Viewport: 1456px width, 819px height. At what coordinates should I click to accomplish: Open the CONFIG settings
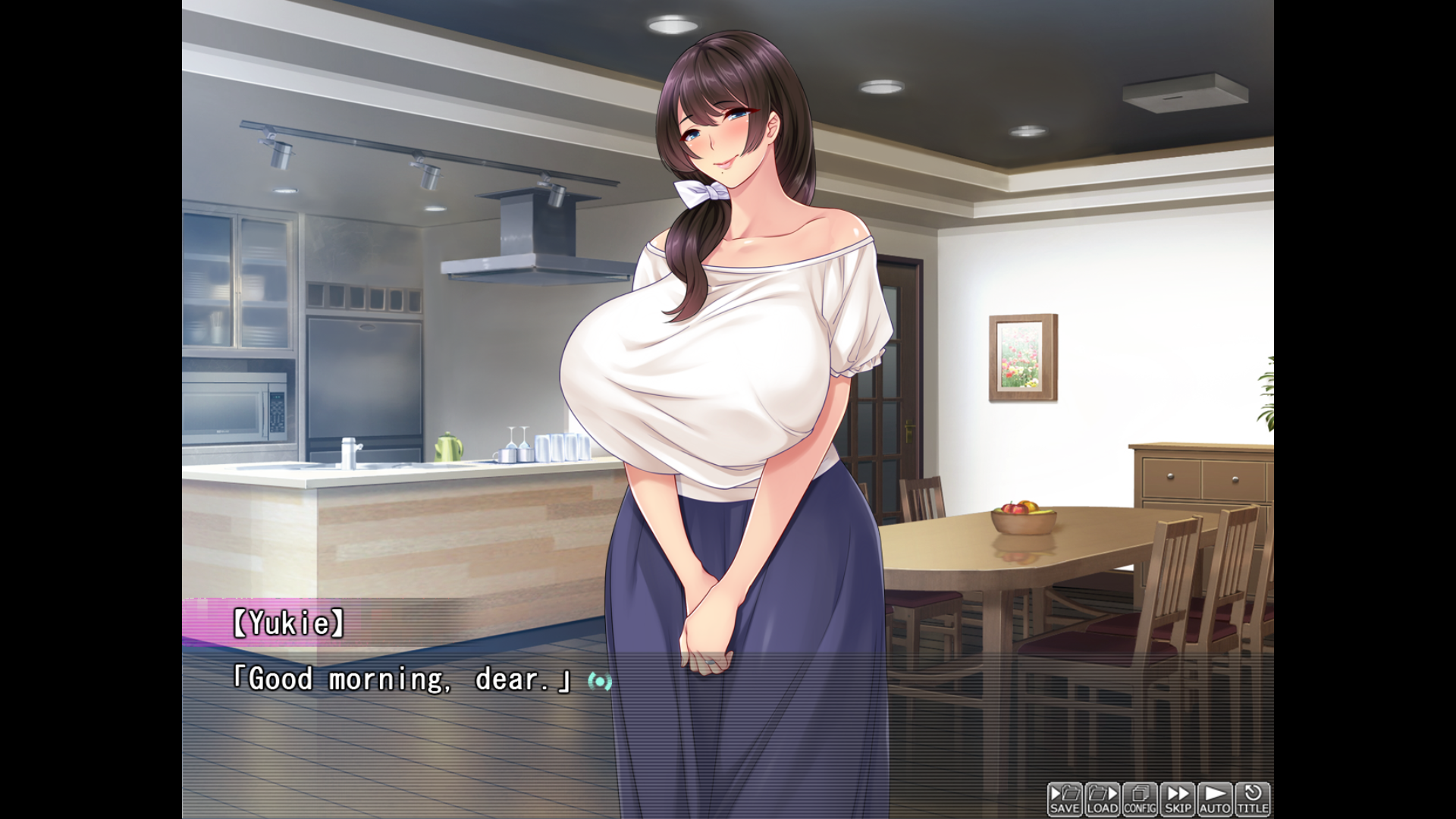pos(1140,799)
